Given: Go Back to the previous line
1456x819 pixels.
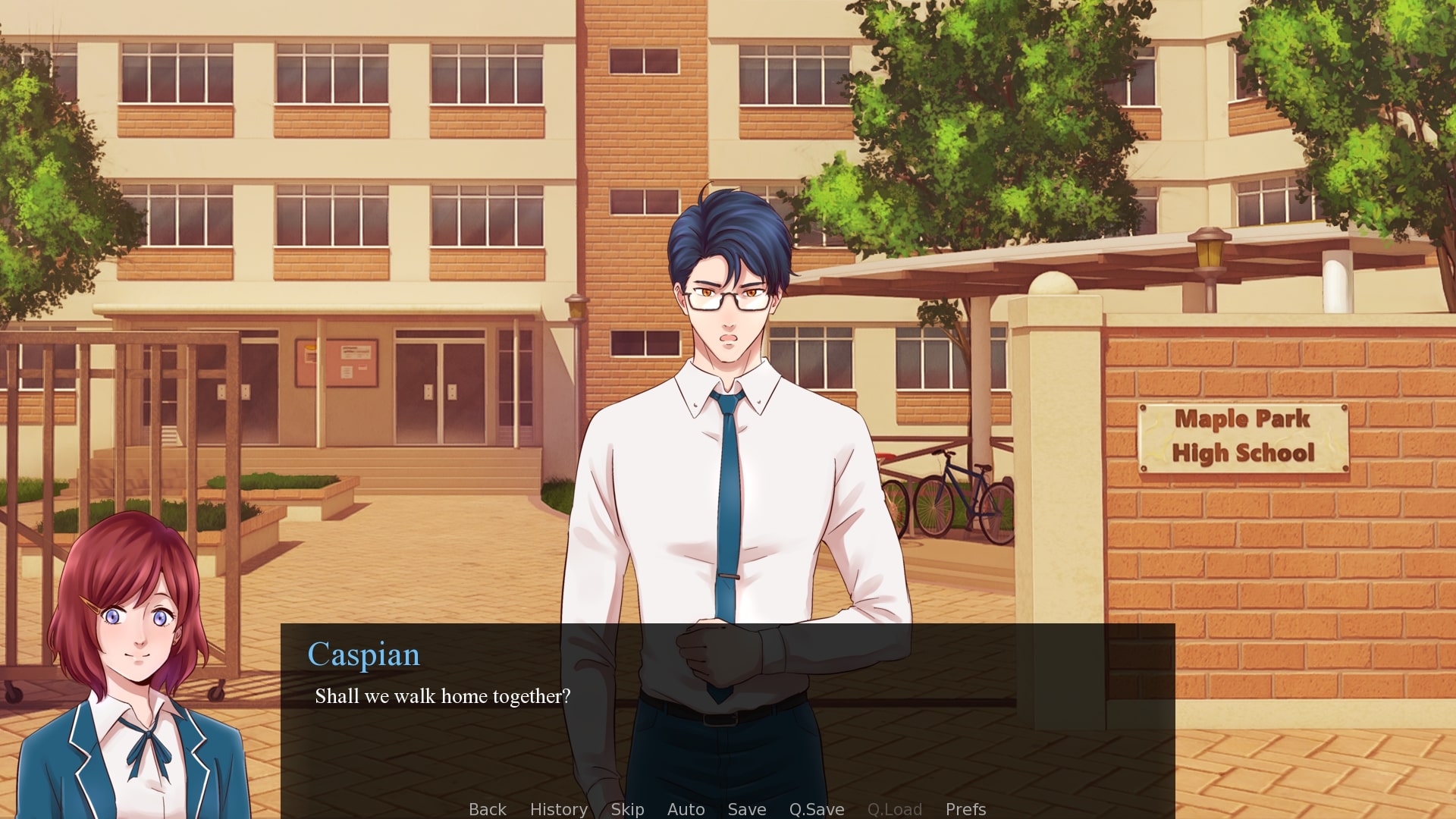Looking at the screenshot, I should point(487,809).
